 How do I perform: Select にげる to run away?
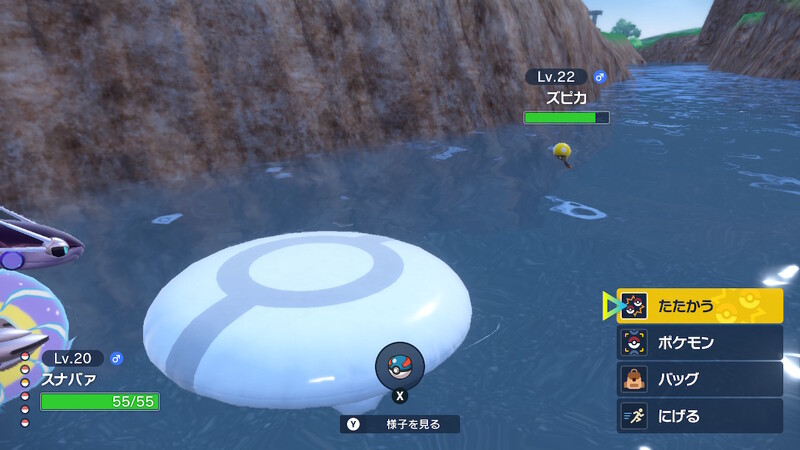pos(699,416)
